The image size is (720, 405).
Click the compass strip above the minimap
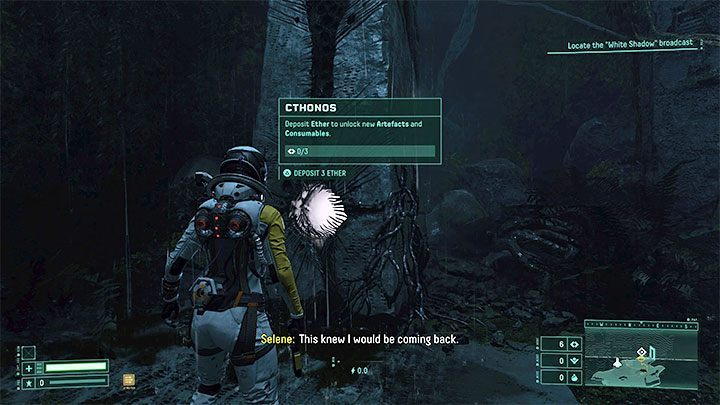click(642, 324)
